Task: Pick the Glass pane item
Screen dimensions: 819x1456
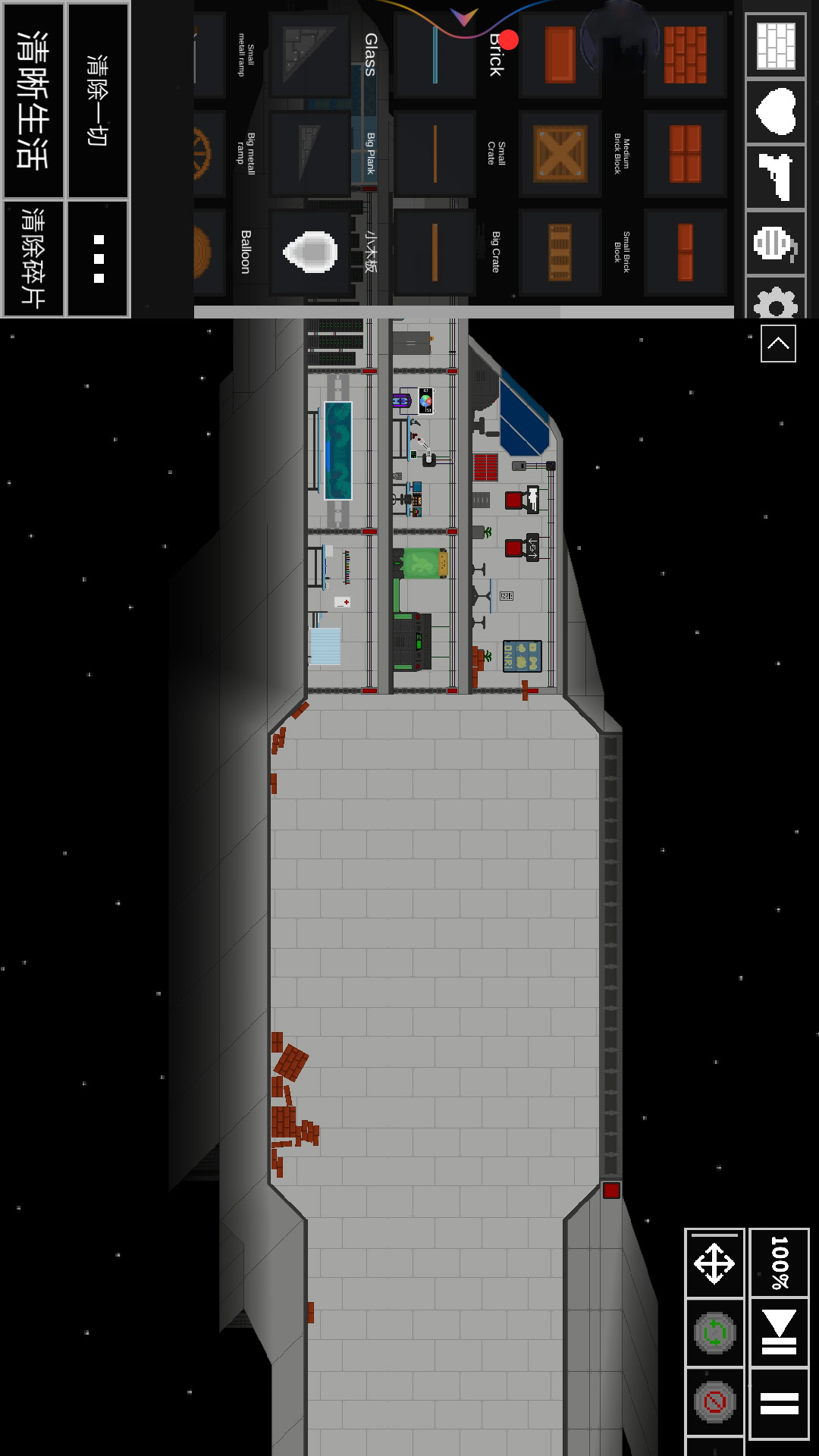Action: click(x=435, y=55)
